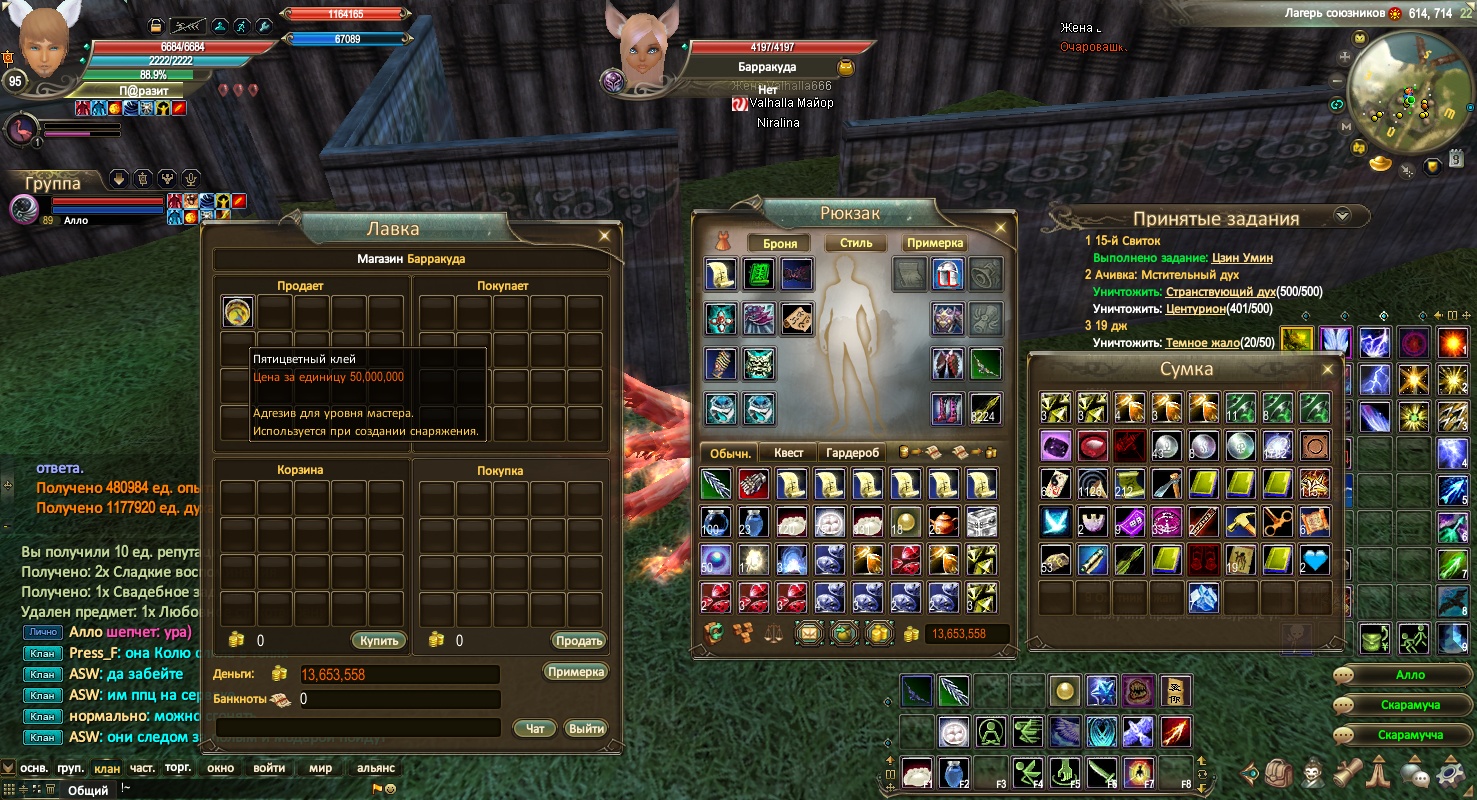Click the Купить button
Viewport: 1477px width, 800px height.
tap(378, 640)
